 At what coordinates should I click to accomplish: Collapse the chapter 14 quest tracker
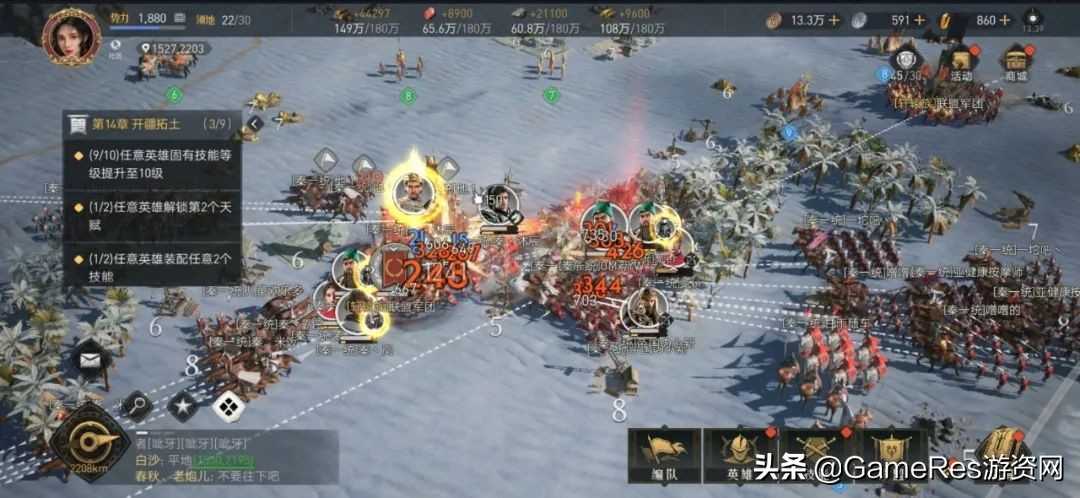point(255,124)
